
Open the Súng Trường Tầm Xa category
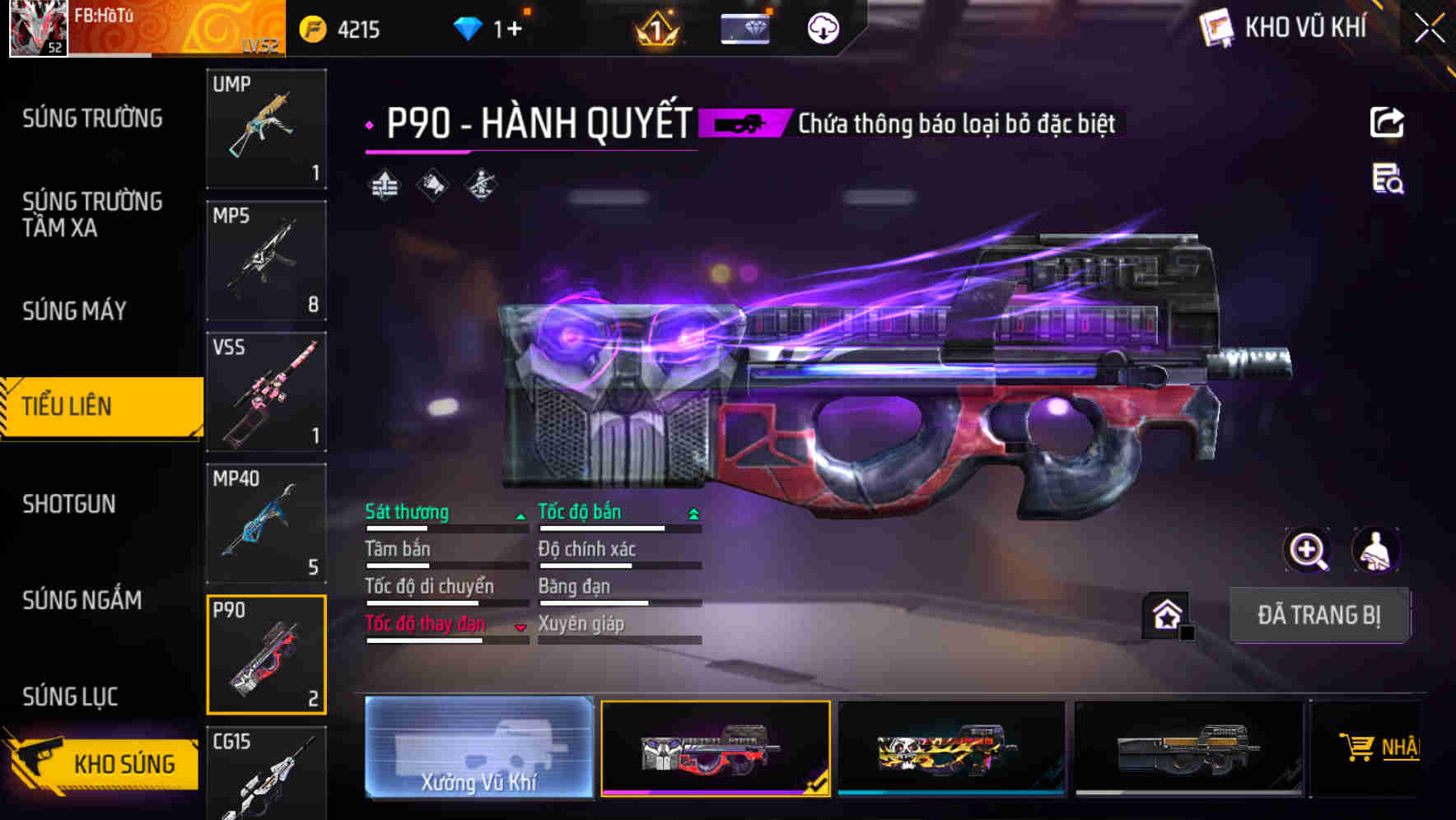tap(91, 215)
